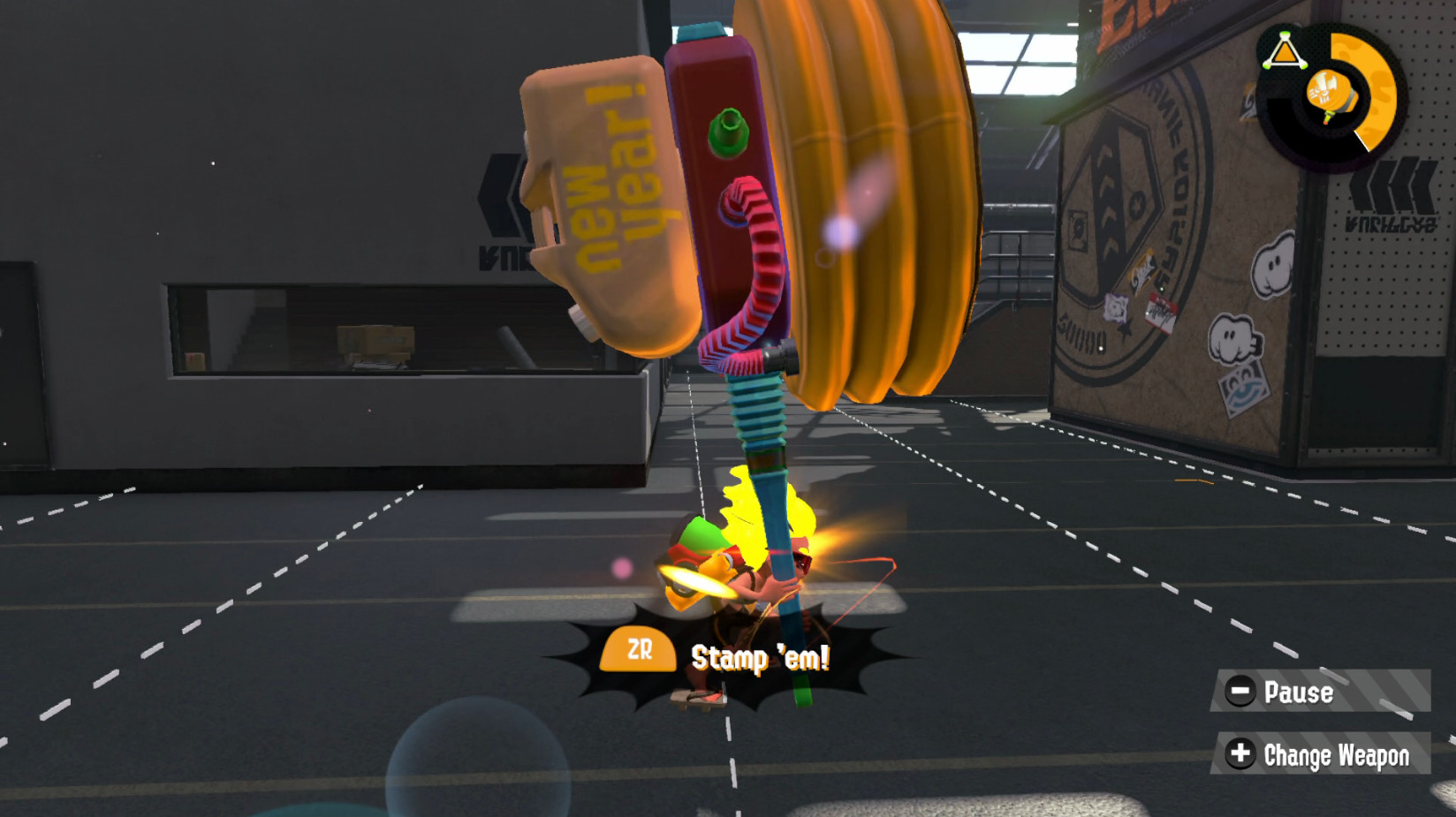The height and width of the screenshot is (817, 1456).
Task: Select the magnifier marker on the special gauge
Action: pos(1363,140)
